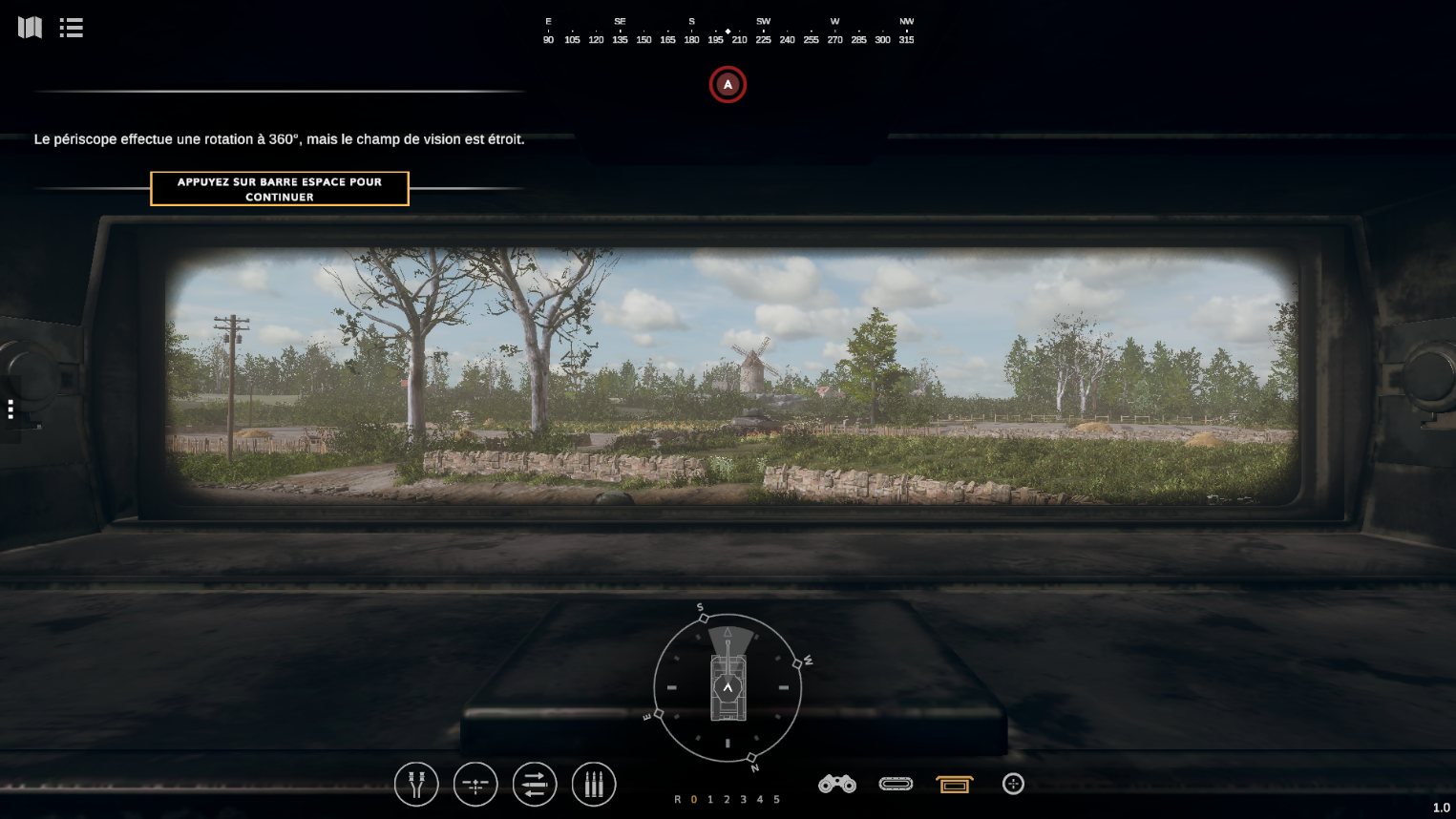The height and width of the screenshot is (819, 1456).
Task: Choose the narrow vision slit view
Action: [x=896, y=785]
